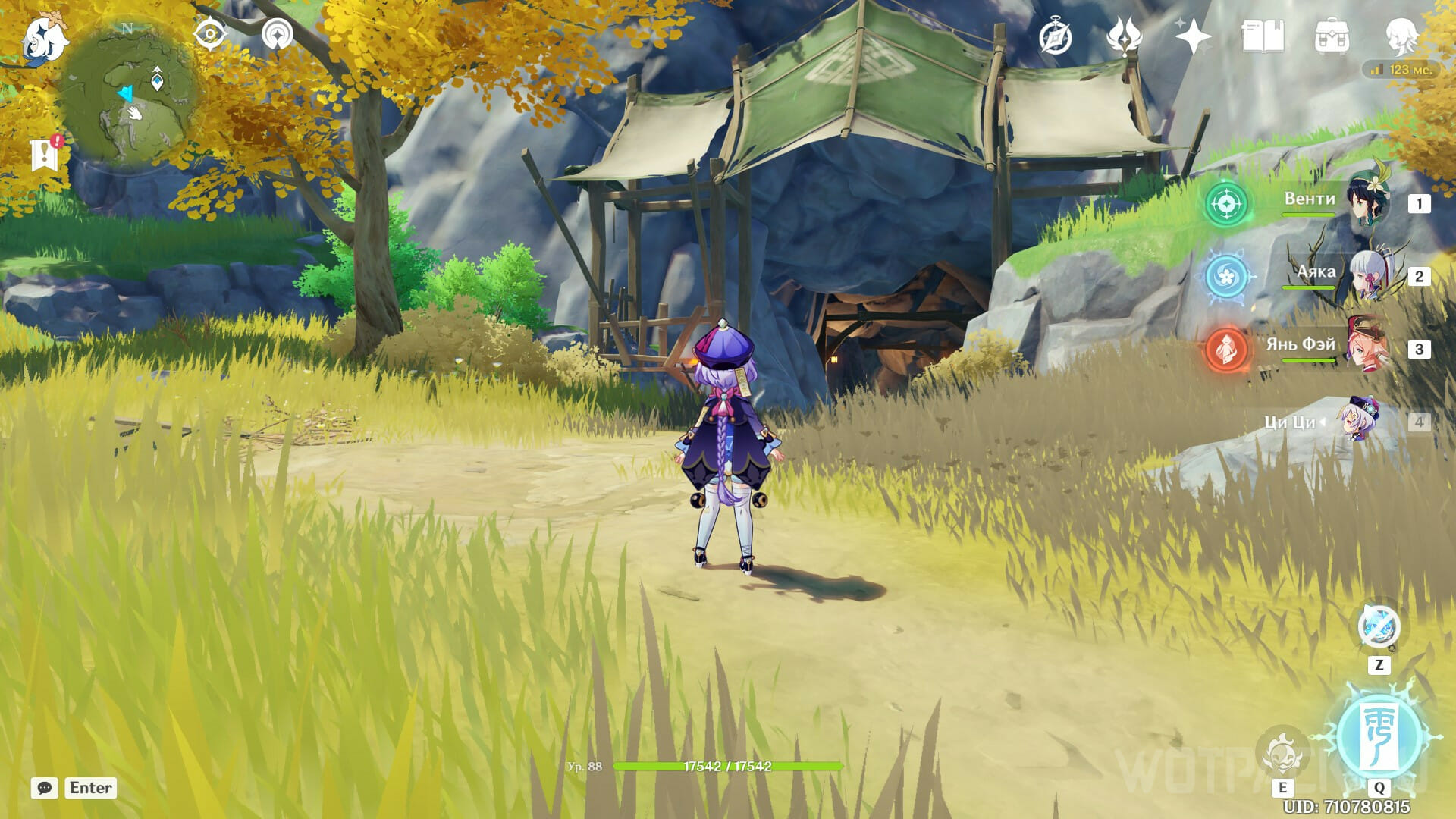
Task: Toggle the Elemental Sight eye icon
Action: click(209, 35)
